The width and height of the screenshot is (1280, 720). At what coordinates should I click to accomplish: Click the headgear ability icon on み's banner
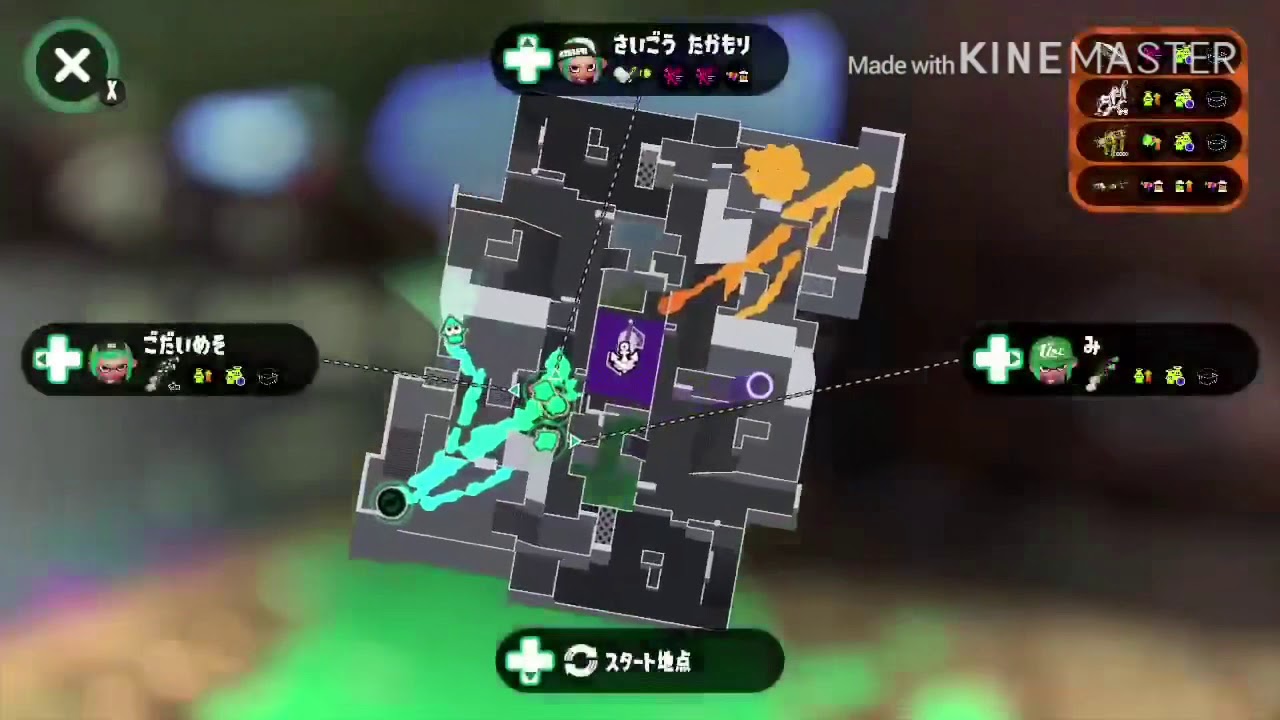[1207, 376]
